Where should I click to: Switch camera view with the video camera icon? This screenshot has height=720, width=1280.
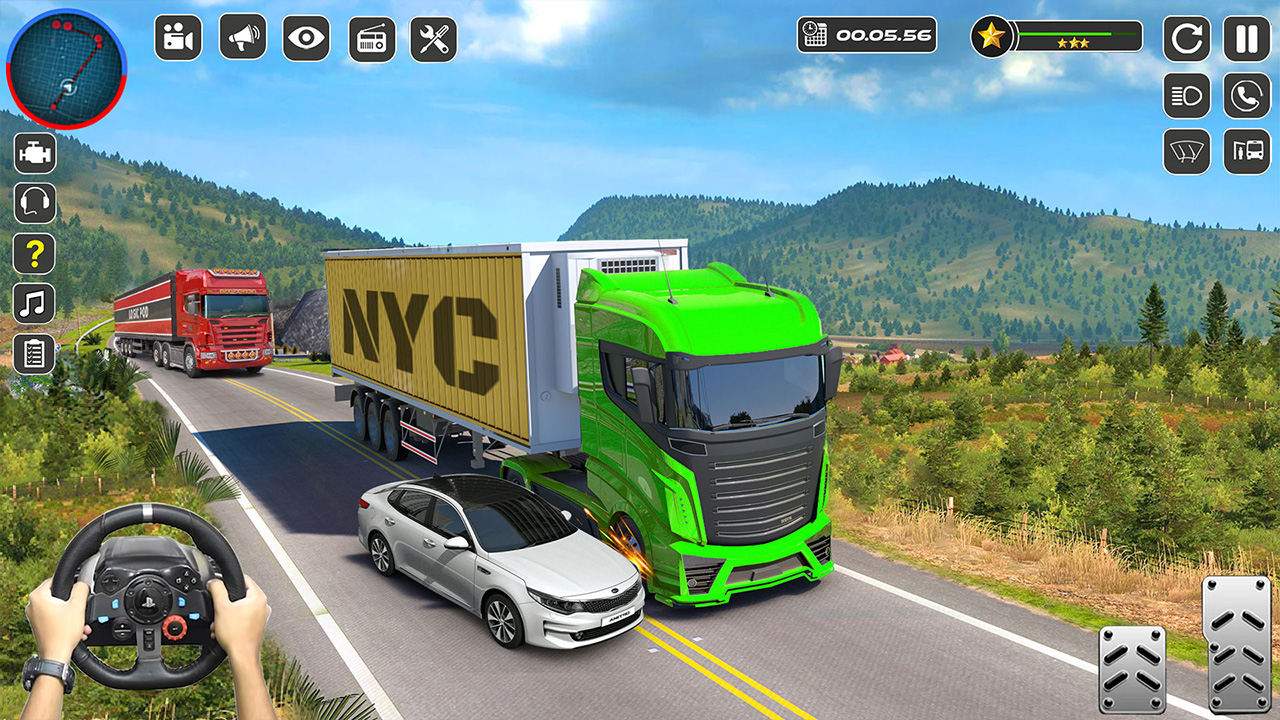click(178, 38)
